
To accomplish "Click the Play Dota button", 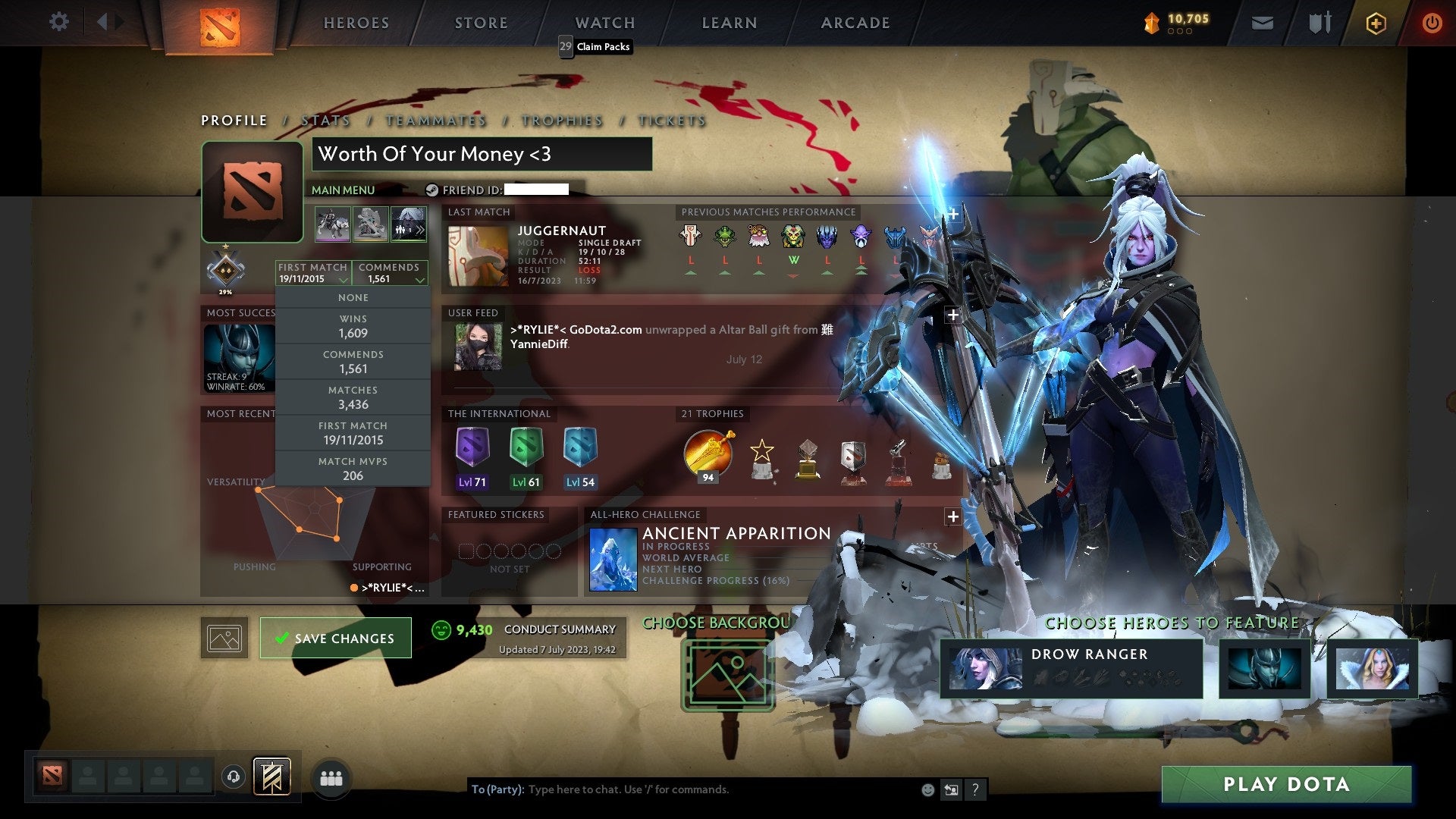I will click(x=1286, y=784).
